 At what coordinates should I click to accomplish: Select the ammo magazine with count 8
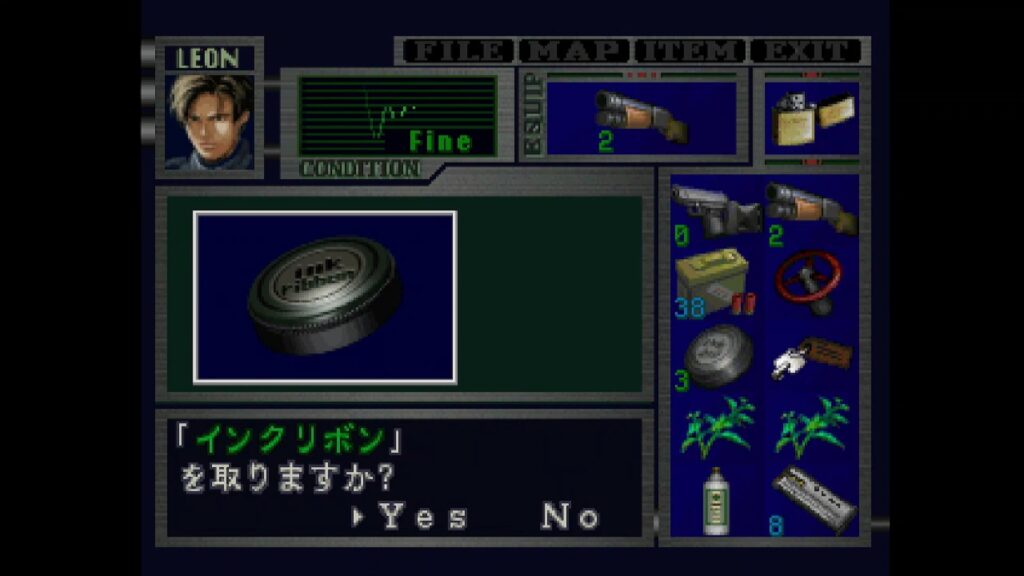click(811, 499)
